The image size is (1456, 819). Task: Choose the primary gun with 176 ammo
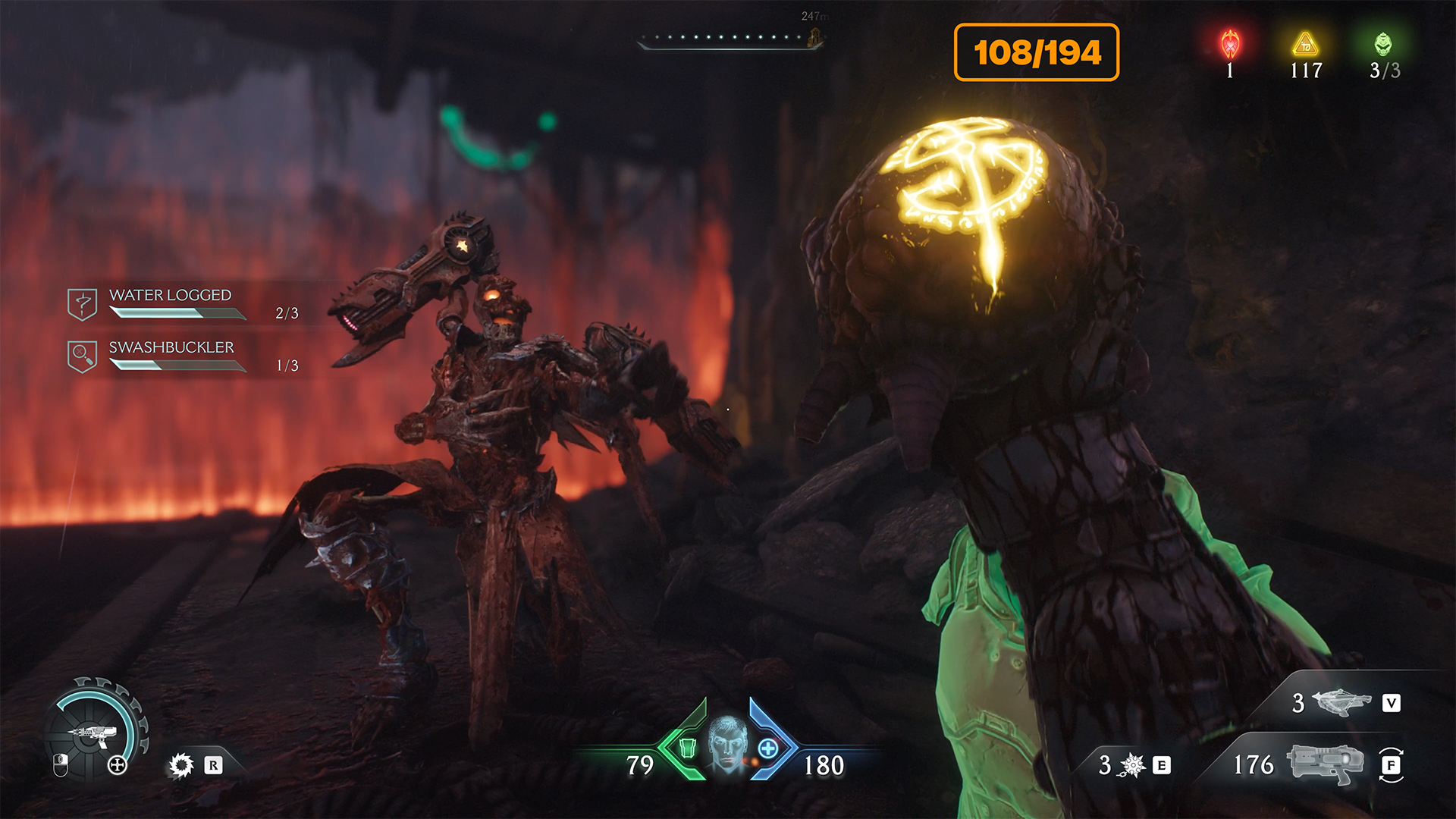coord(1324,764)
